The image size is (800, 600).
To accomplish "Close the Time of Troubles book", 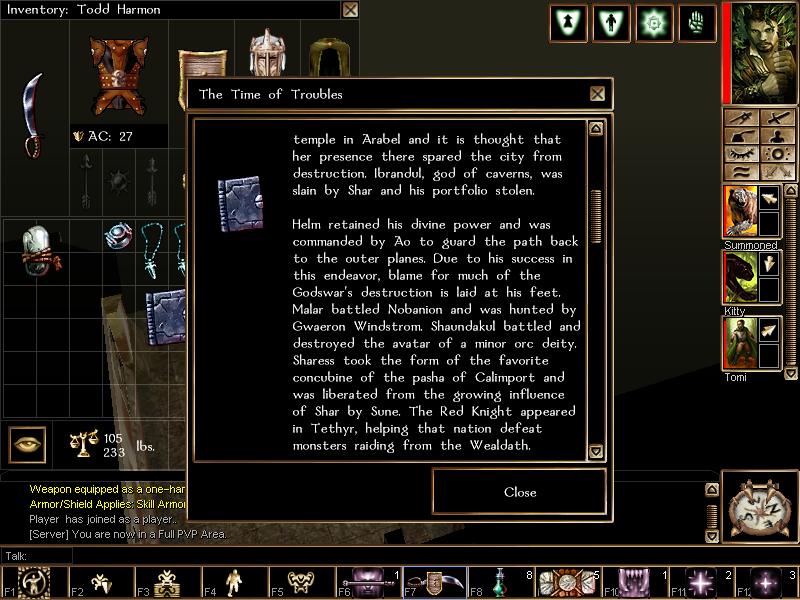I will pyautogui.click(x=520, y=492).
